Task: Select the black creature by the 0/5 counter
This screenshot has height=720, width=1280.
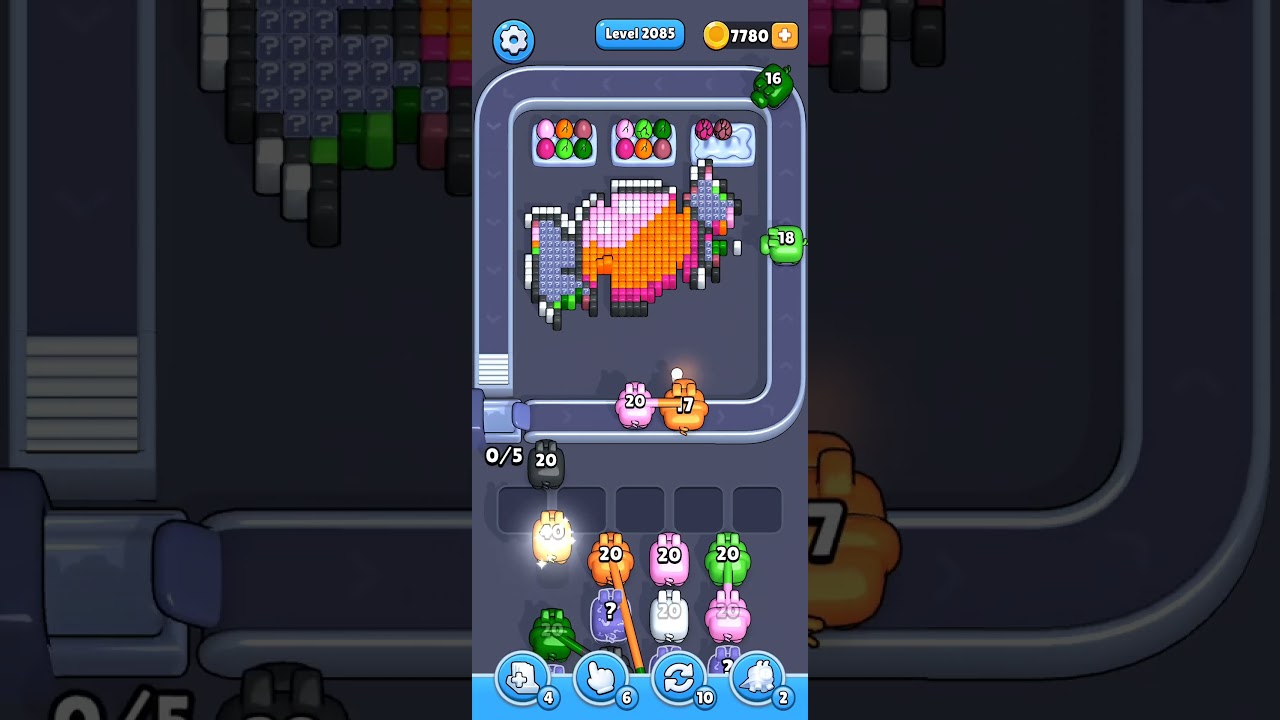Action: [x=545, y=462]
